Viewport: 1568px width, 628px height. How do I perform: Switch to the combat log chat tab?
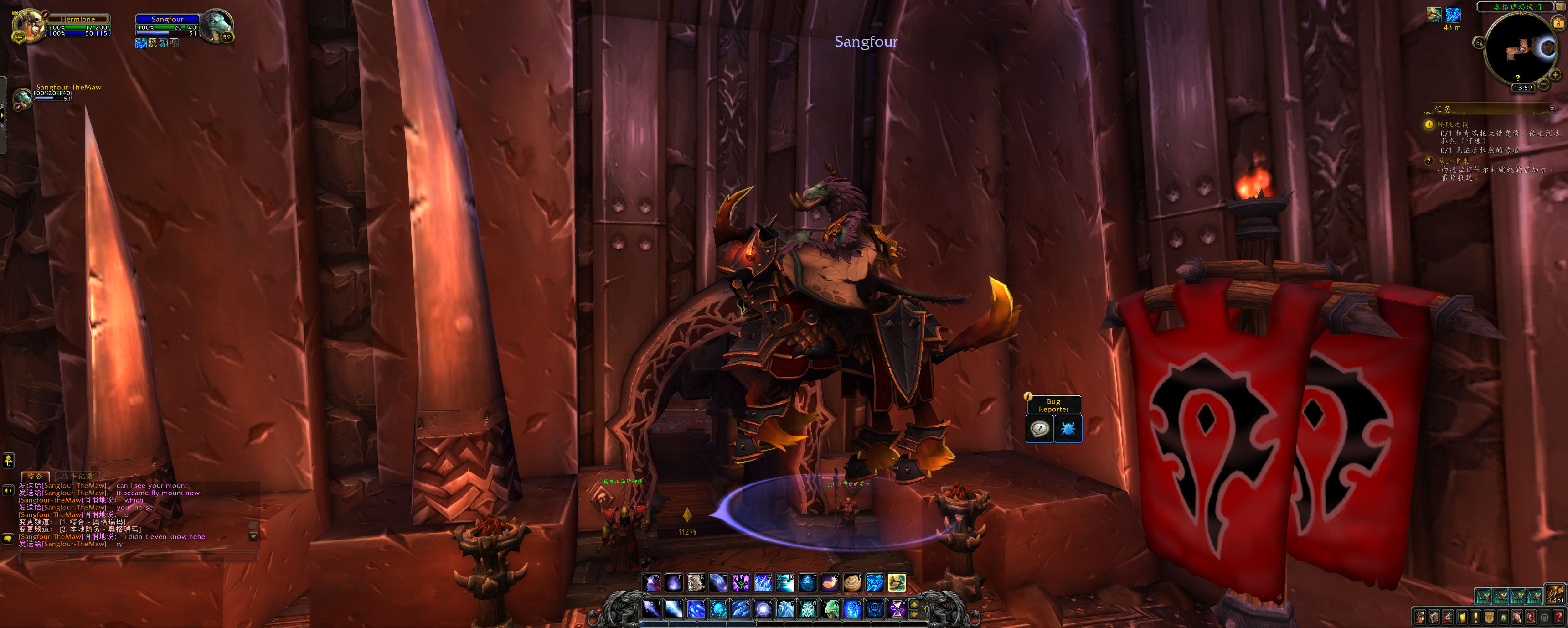pos(77,476)
